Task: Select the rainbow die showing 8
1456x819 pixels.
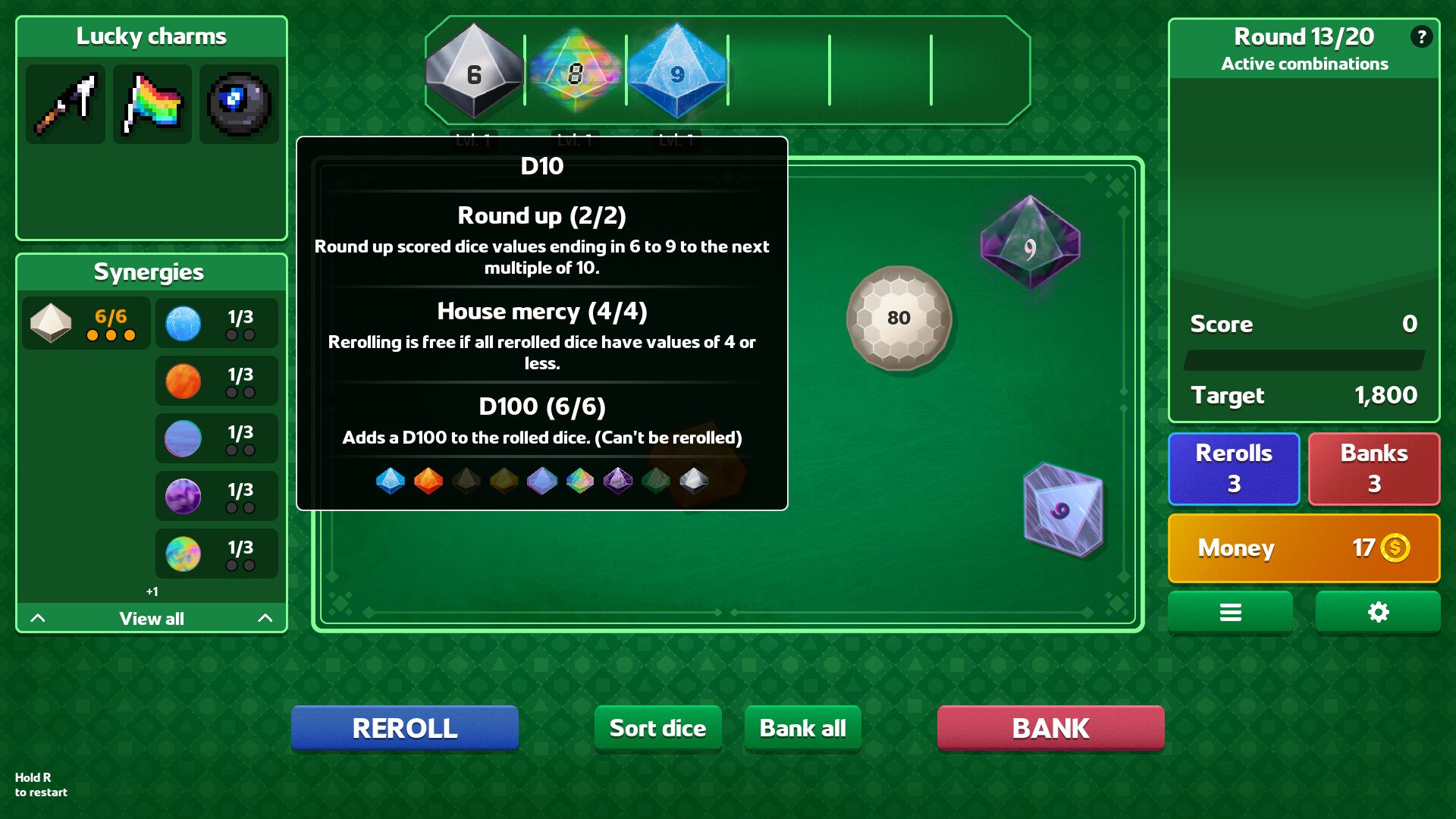Action: click(x=576, y=73)
